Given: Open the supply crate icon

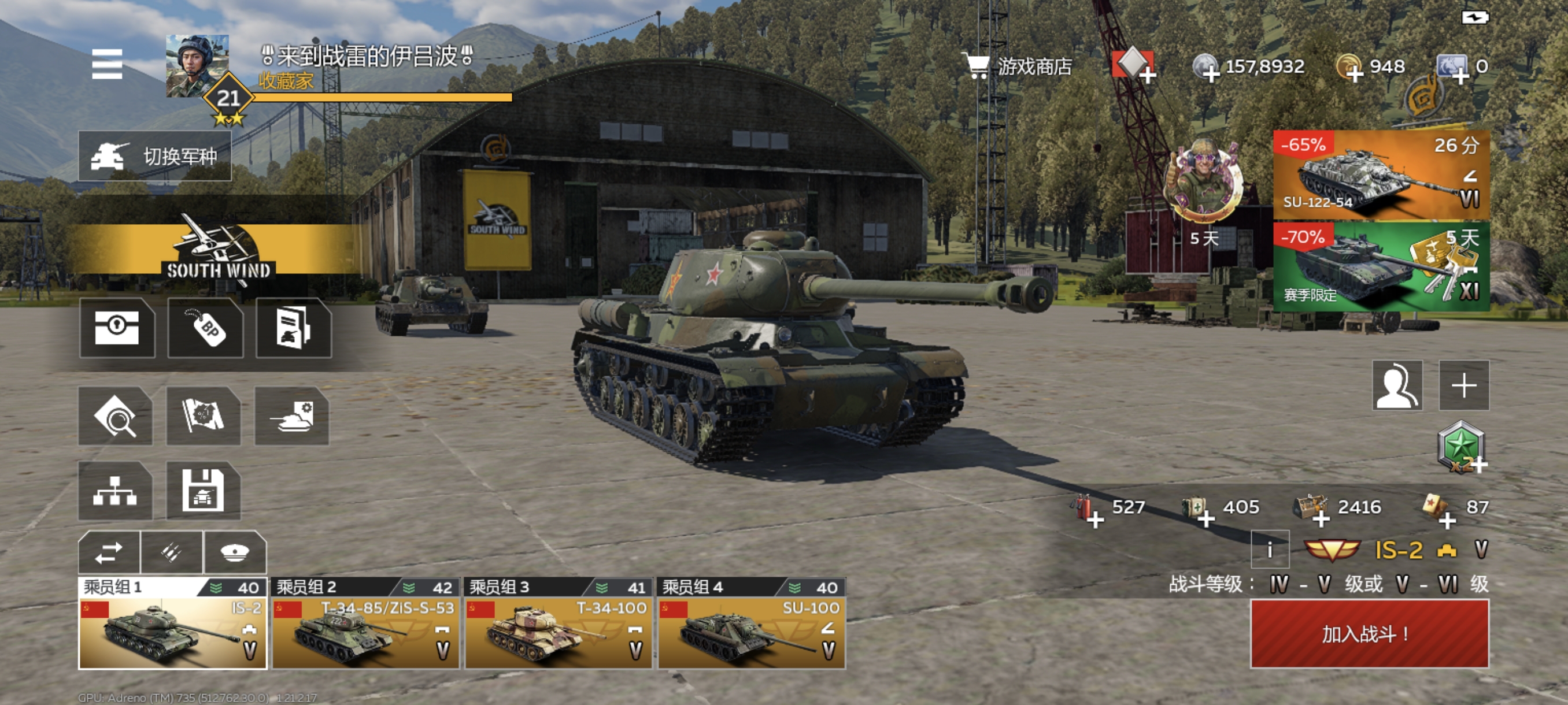Looking at the screenshot, I should 117,328.
